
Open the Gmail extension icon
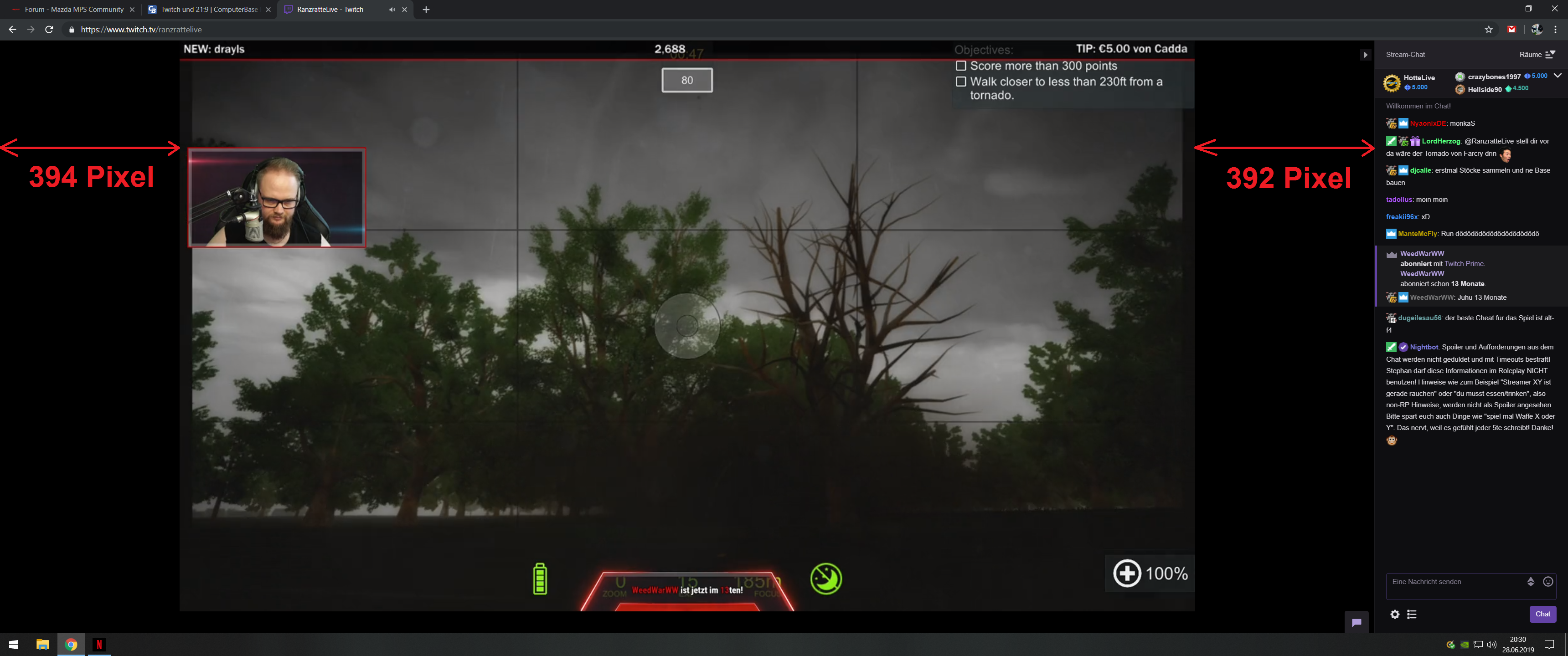(x=1512, y=29)
